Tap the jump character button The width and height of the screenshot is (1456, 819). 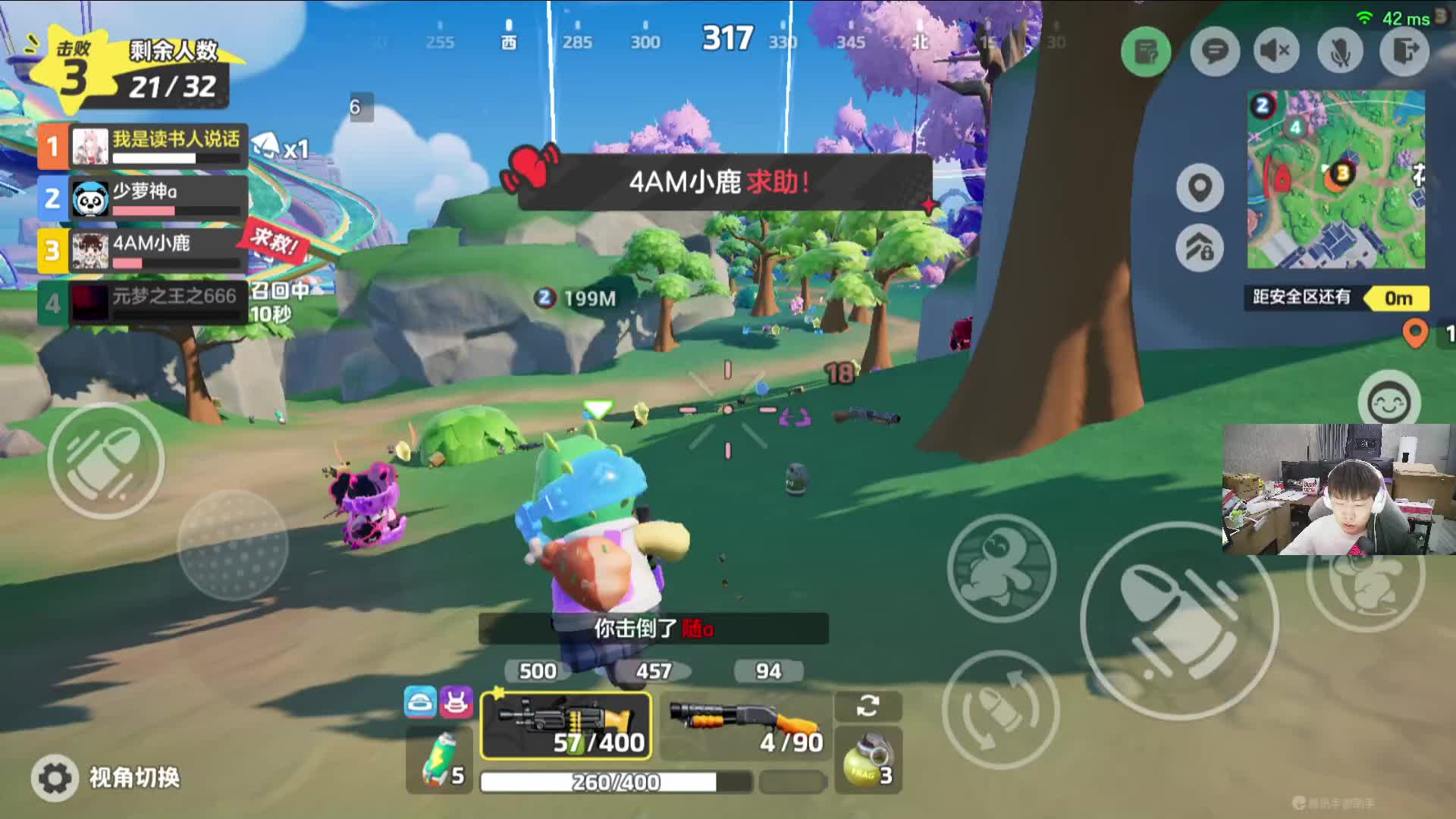1001,569
